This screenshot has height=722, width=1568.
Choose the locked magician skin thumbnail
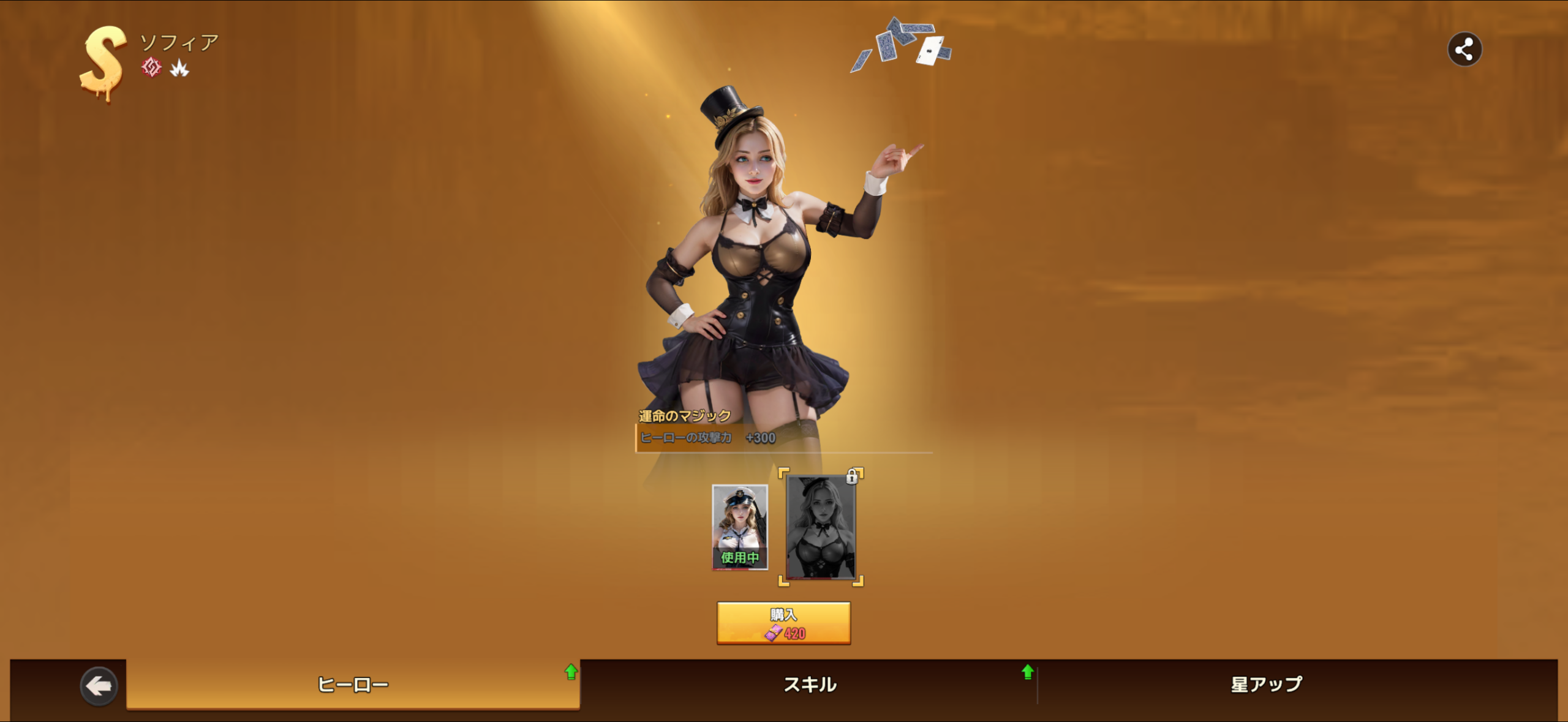(821, 527)
